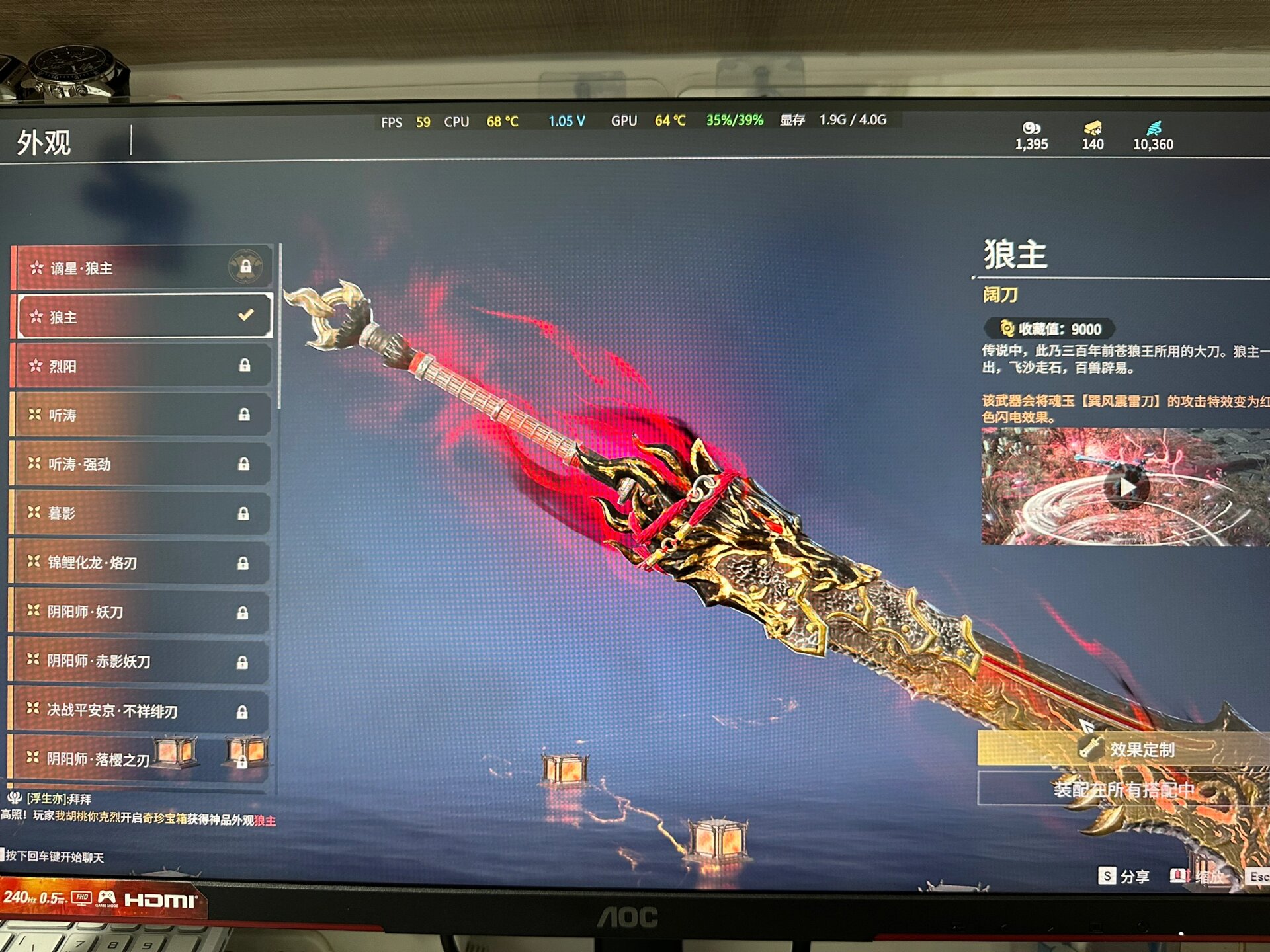The image size is (1270, 952).
Task: Click the coin currency icon showing 1,395
Action: tap(1033, 127)
